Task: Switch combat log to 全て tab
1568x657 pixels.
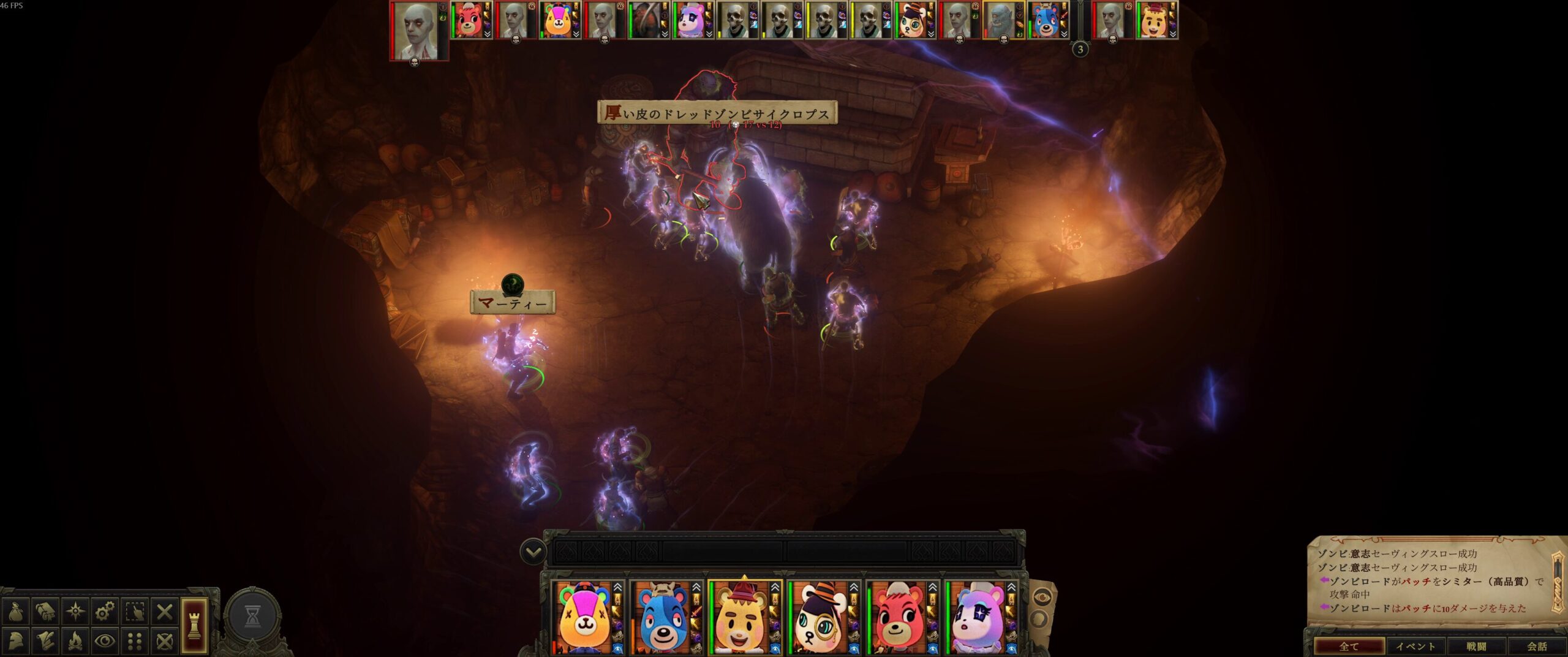Action: click(x=1349, y=647)
